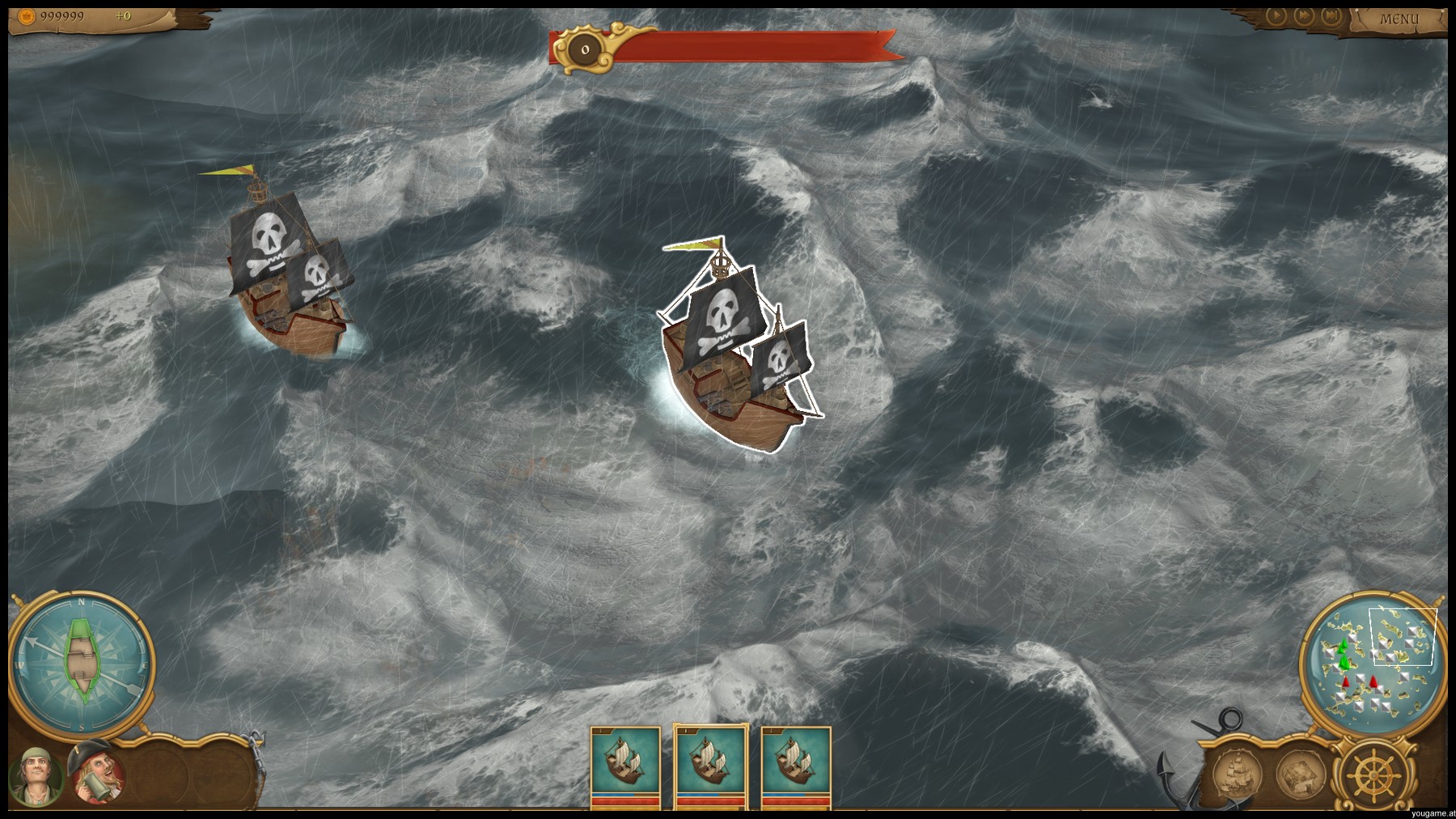Open the sailing ship medallion button
Viewport: 1456px width, 819px height.
pyautogui.click(x=1238, y=773)
